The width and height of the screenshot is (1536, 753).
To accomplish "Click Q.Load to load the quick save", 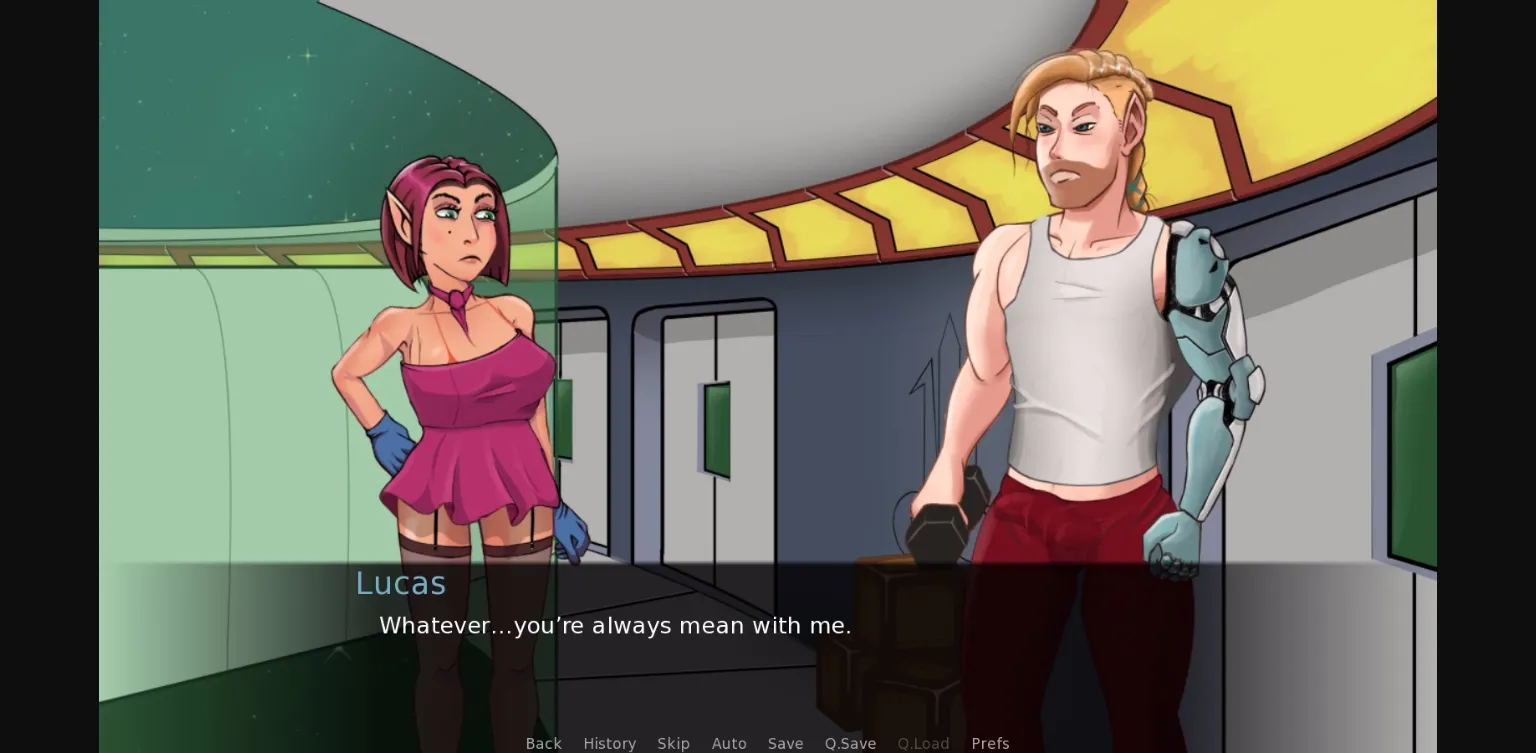I will pos(922,743).
